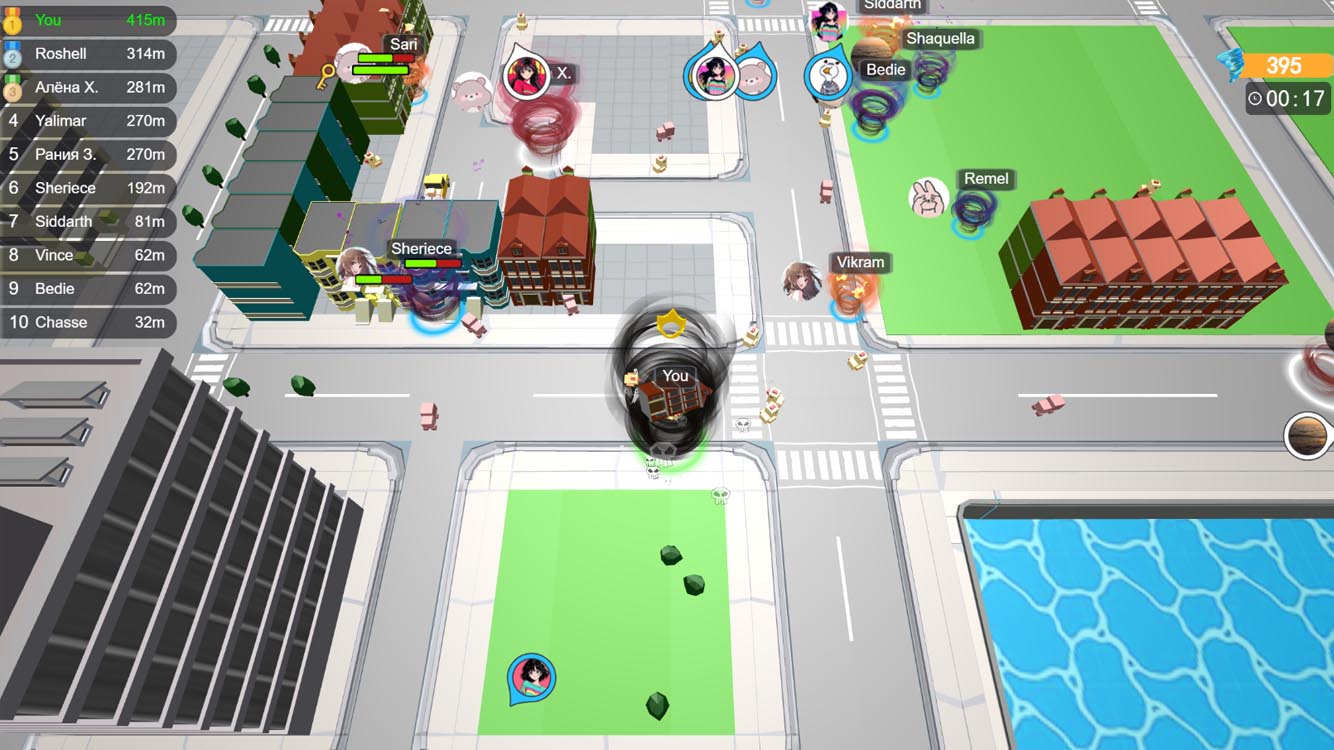The height and width of the screenshot is (750, 1334).
Task: Click the golden crown above your tornado
Action: point(672,322)
